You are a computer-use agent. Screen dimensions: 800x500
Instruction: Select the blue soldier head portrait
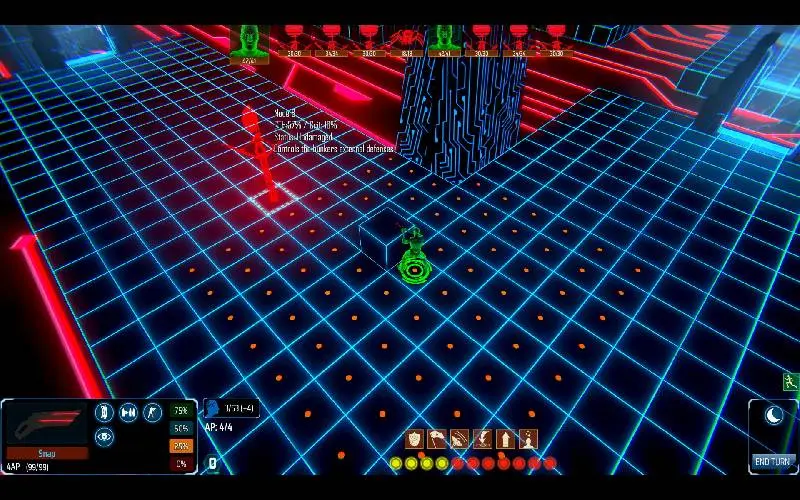(x=212, y=408)
